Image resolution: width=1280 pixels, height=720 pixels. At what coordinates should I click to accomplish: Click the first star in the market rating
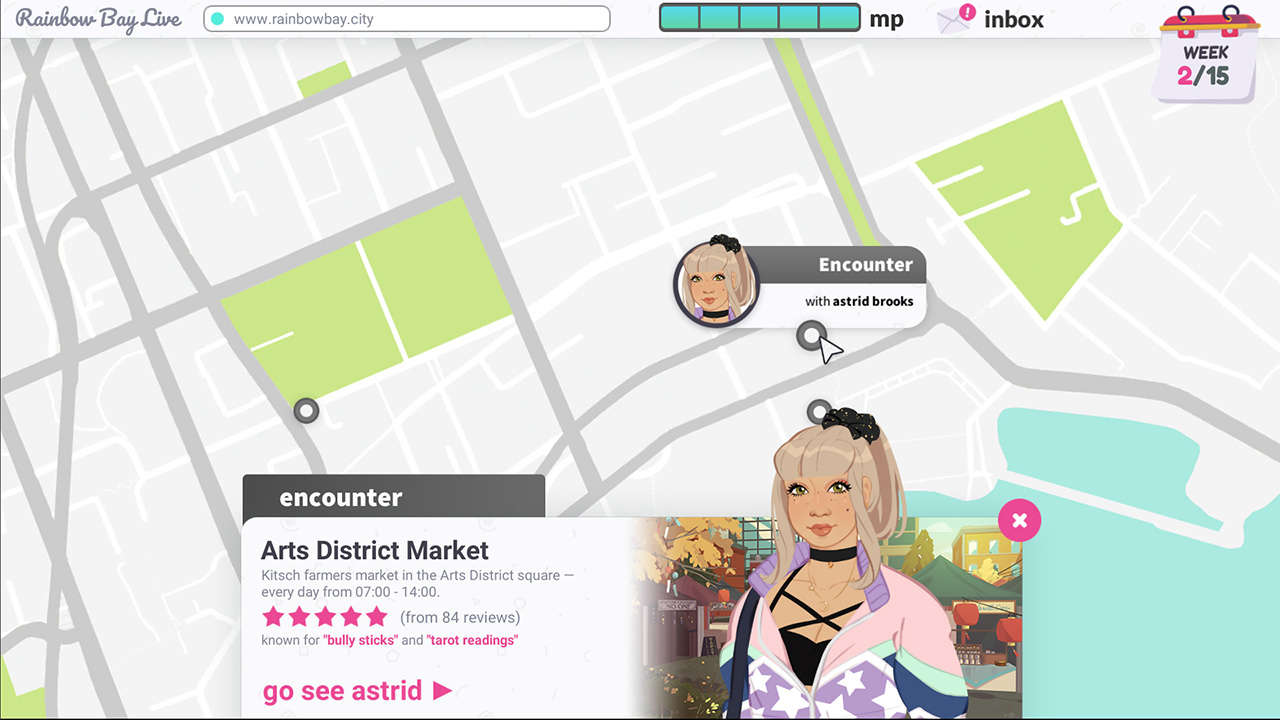click(x=273, y=617)
